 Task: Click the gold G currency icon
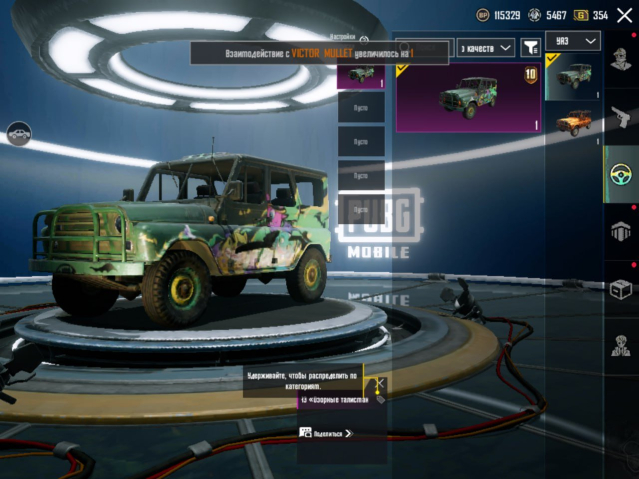click(579, 15)
